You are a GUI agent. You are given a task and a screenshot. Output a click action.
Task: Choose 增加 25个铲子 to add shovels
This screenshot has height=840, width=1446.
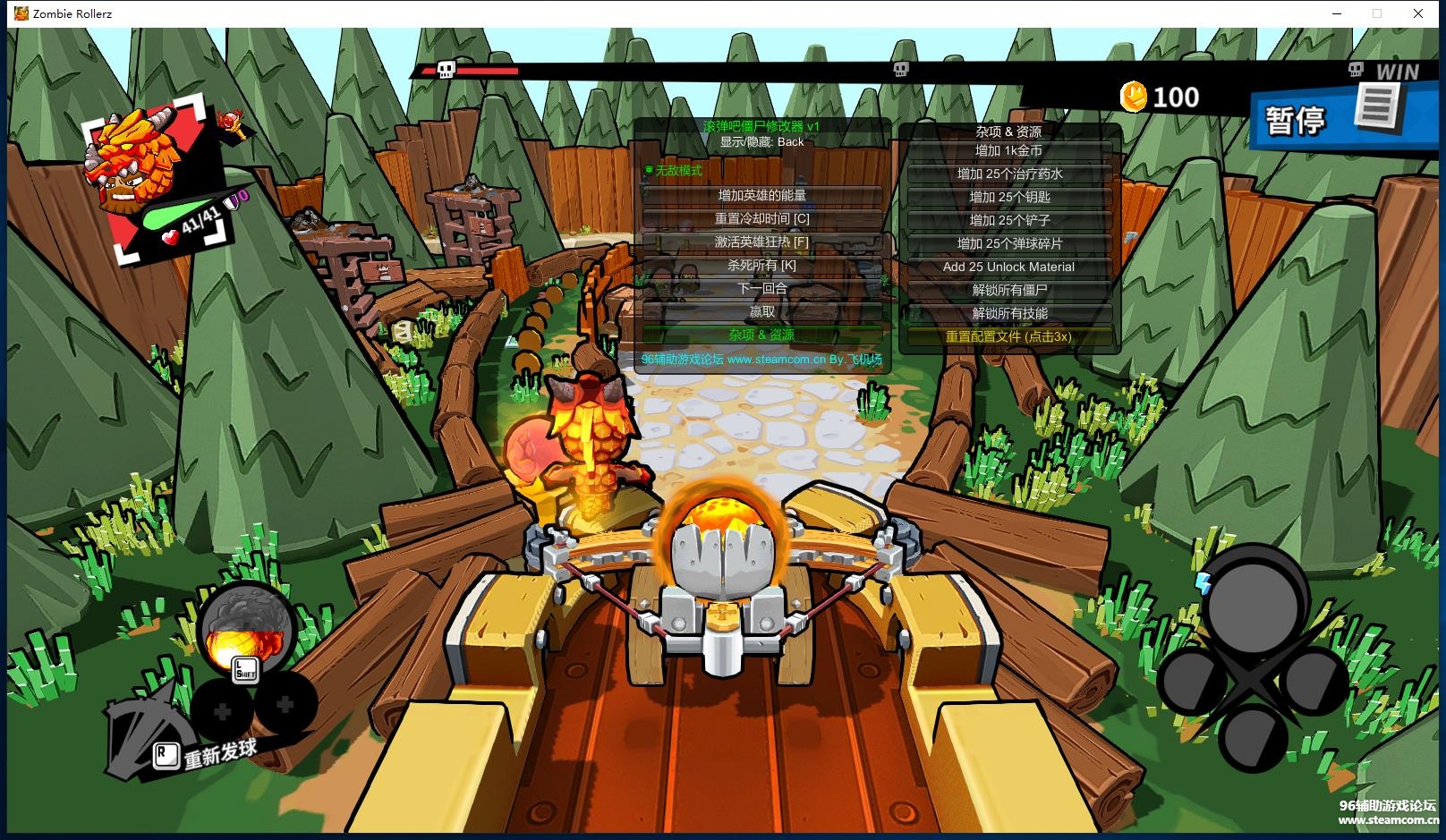1008,220
